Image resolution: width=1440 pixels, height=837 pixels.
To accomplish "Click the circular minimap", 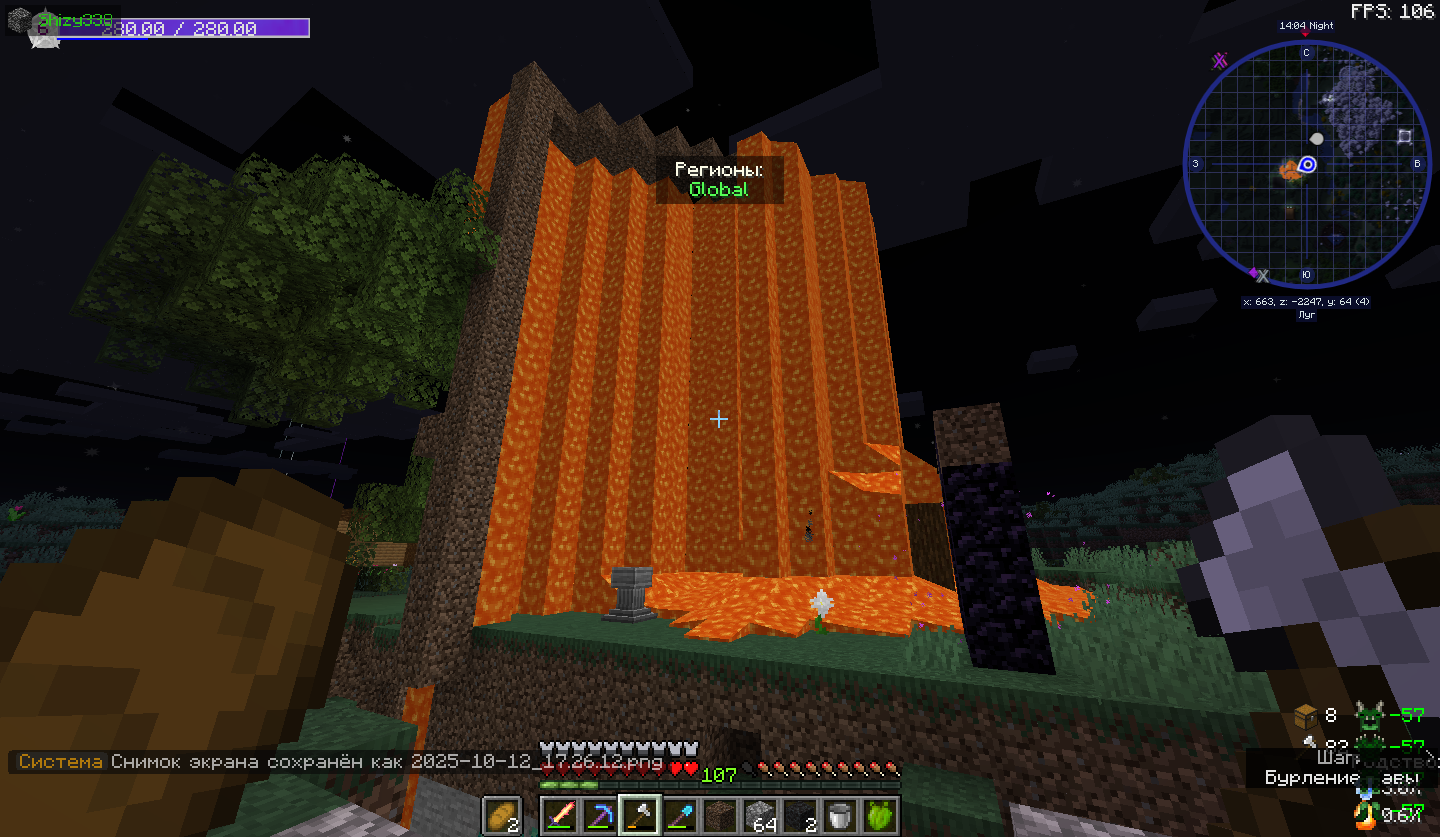I will [x=1305, y=165].
